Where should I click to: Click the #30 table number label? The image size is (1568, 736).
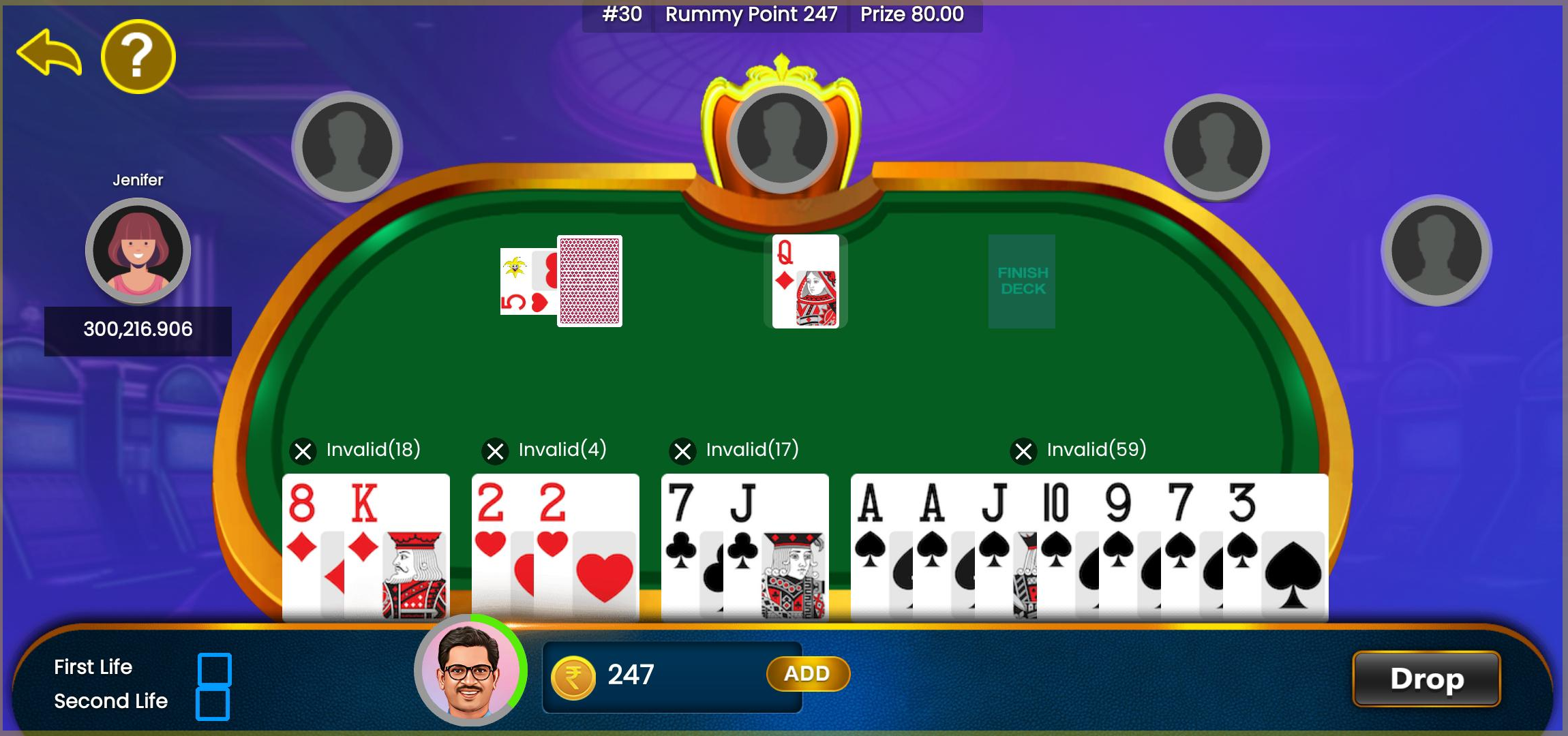[621, 14]
